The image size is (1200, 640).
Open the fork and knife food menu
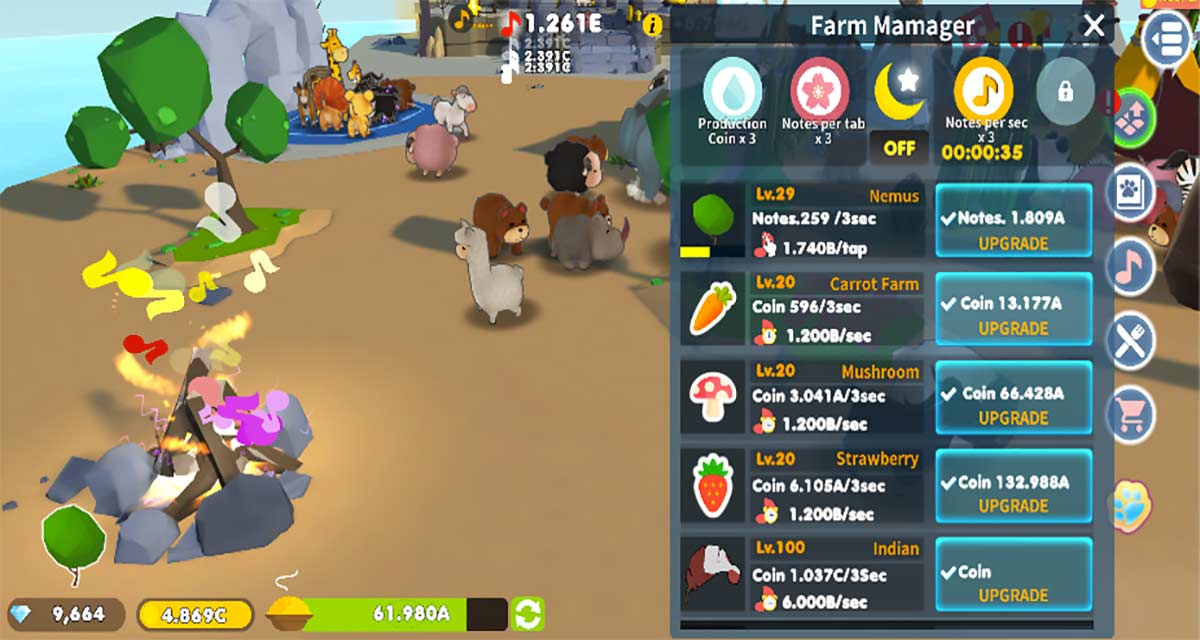[1131, 341]
